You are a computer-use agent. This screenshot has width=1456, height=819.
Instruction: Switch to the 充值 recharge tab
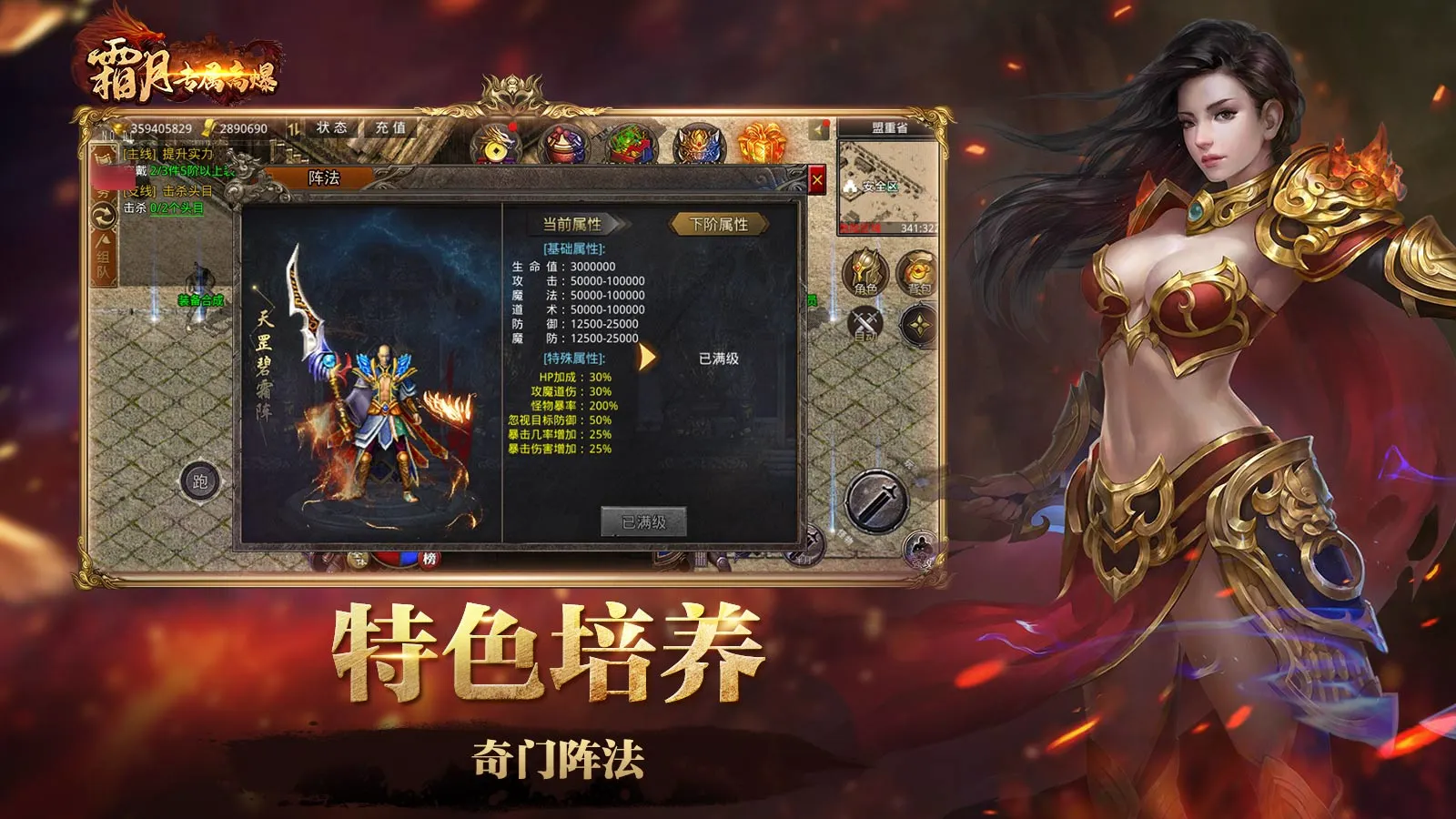click(391, 127)
